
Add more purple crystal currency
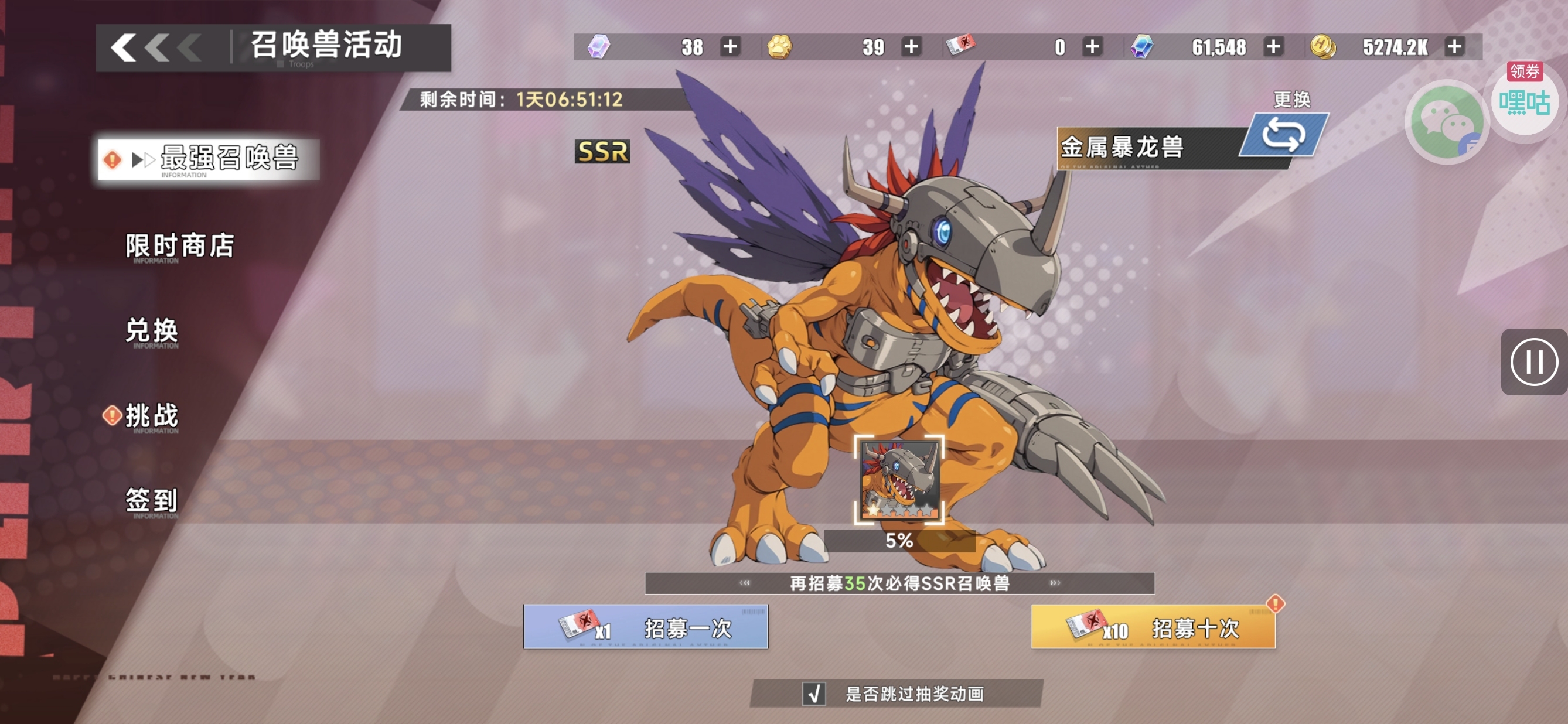(730, 47)
